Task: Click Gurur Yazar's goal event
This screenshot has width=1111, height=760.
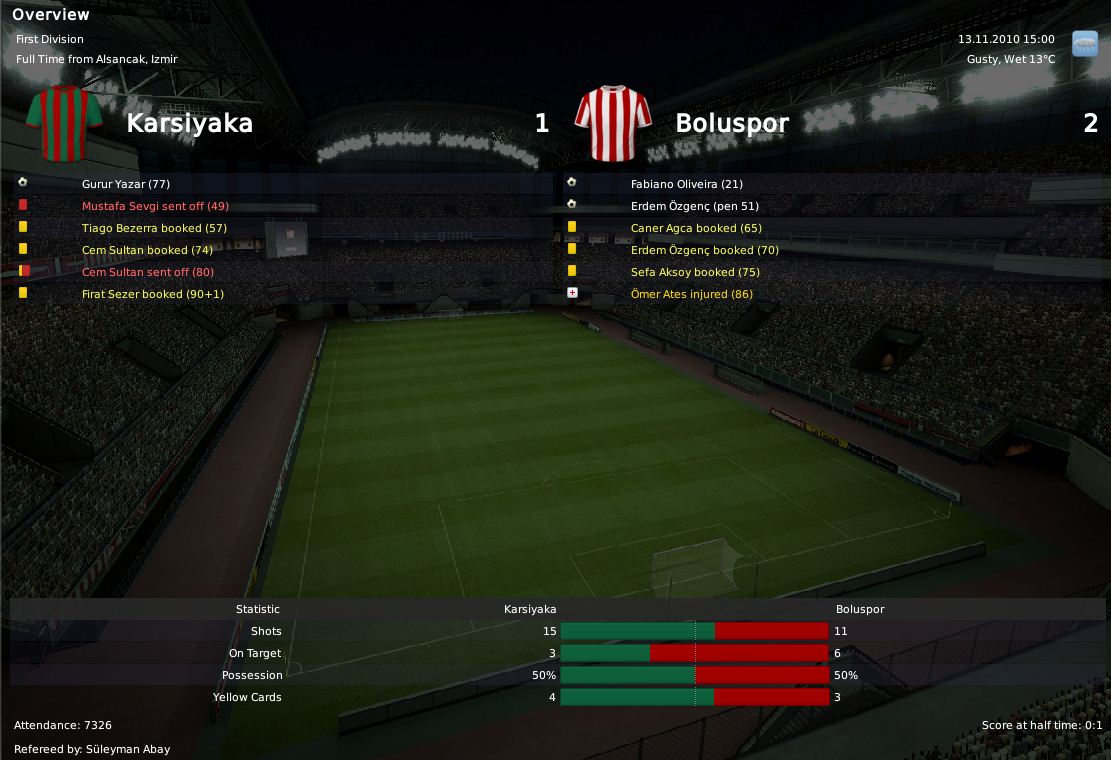Action: tap(126, 184)
